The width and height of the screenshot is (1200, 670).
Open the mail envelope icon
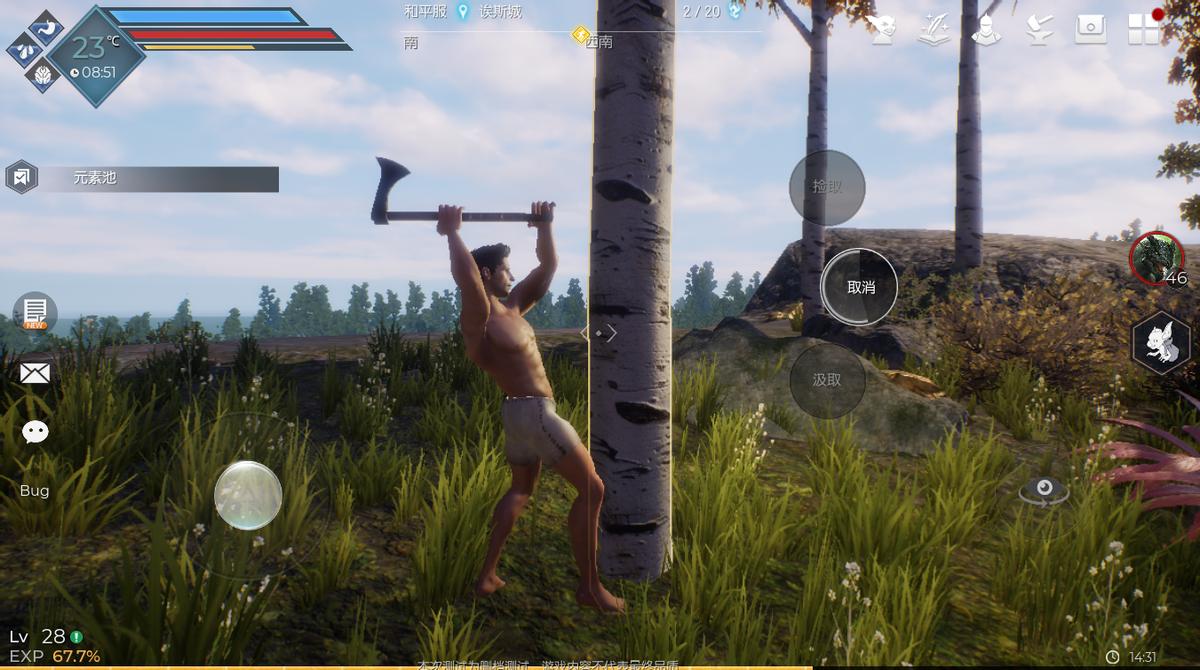[x=35, y=374]
